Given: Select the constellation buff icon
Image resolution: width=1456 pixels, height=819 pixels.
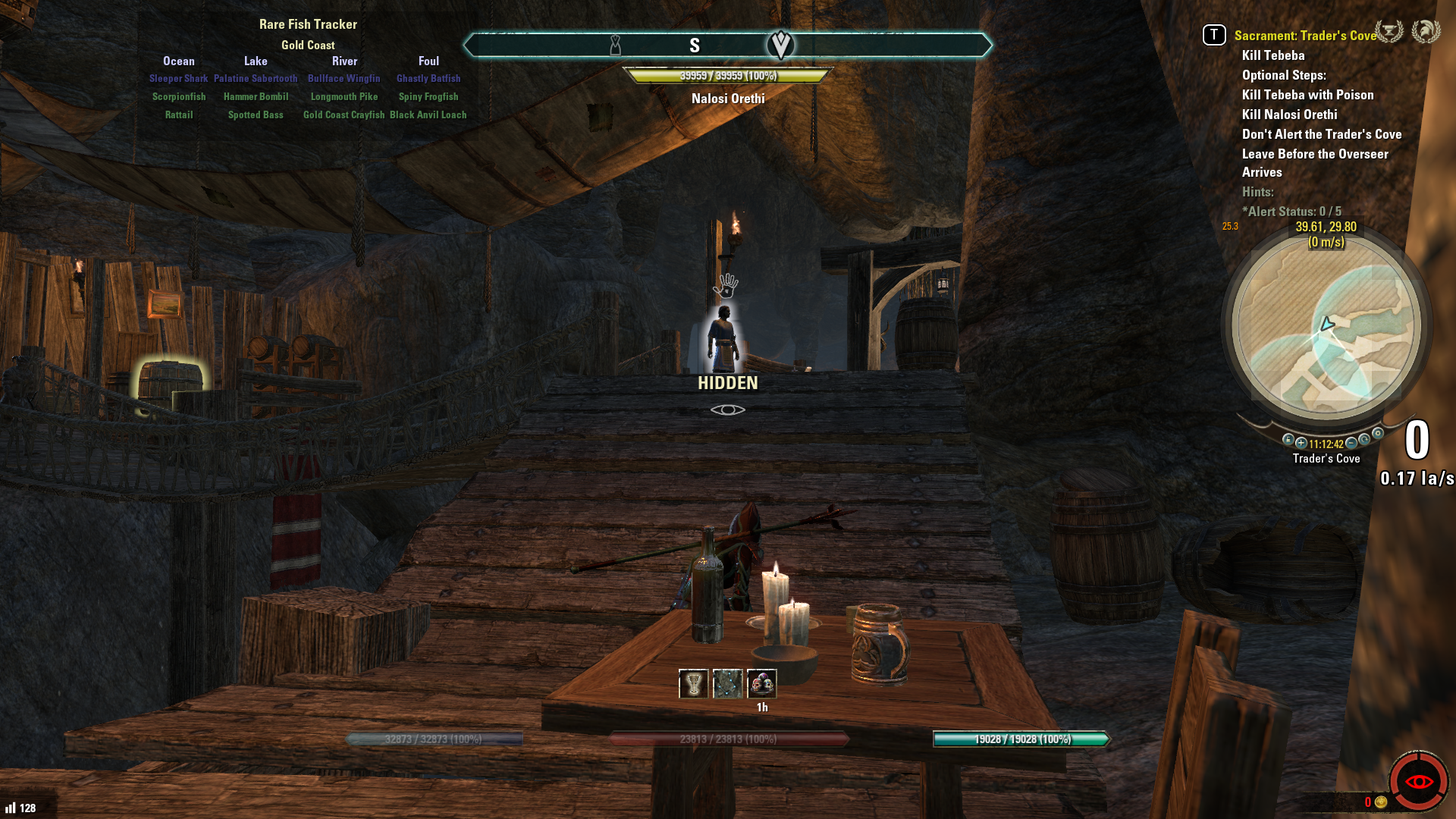Looking at the screenshot, I should pyautogui.click(x=727, y=683).
